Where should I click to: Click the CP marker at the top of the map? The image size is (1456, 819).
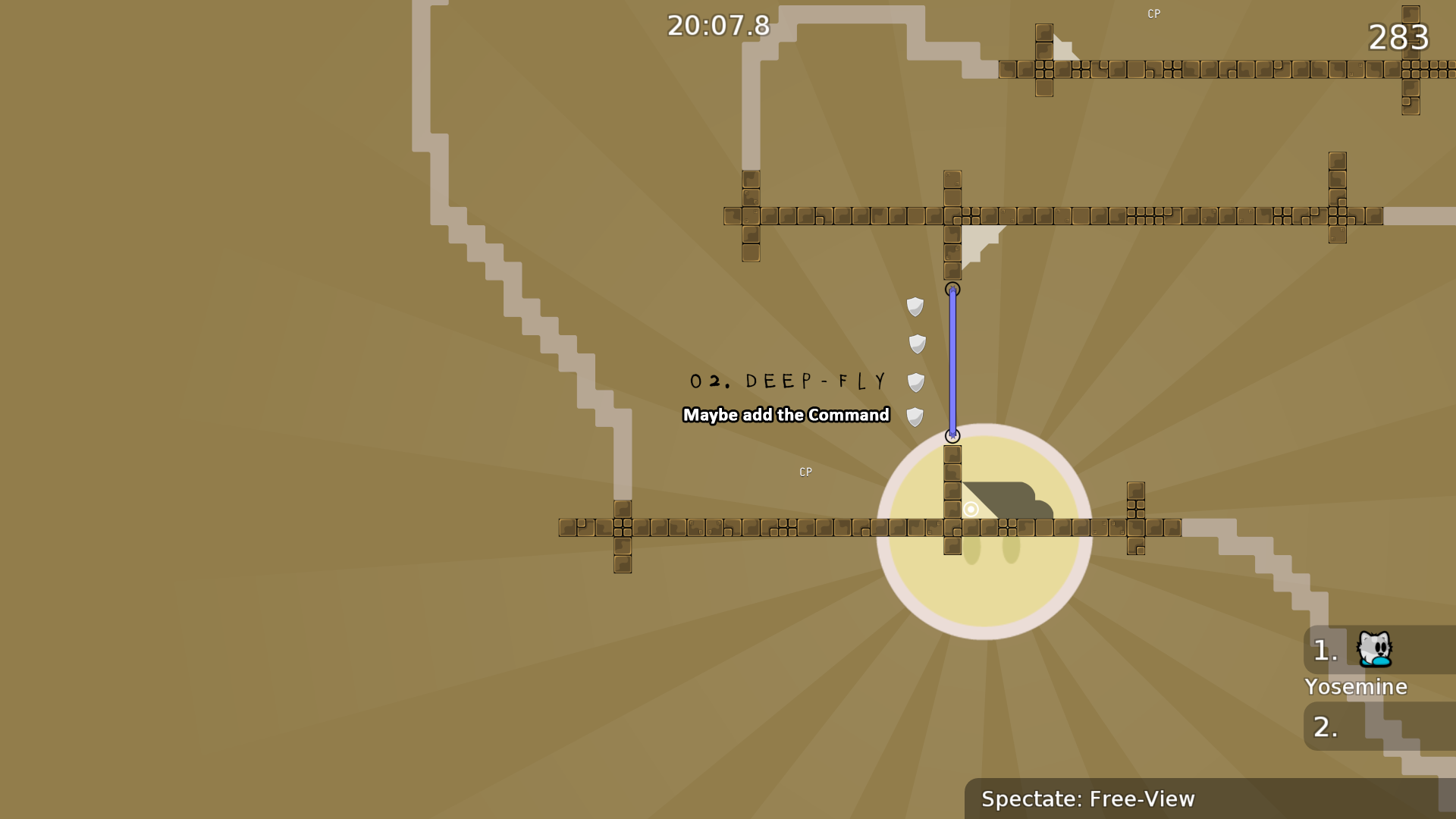1153,13
